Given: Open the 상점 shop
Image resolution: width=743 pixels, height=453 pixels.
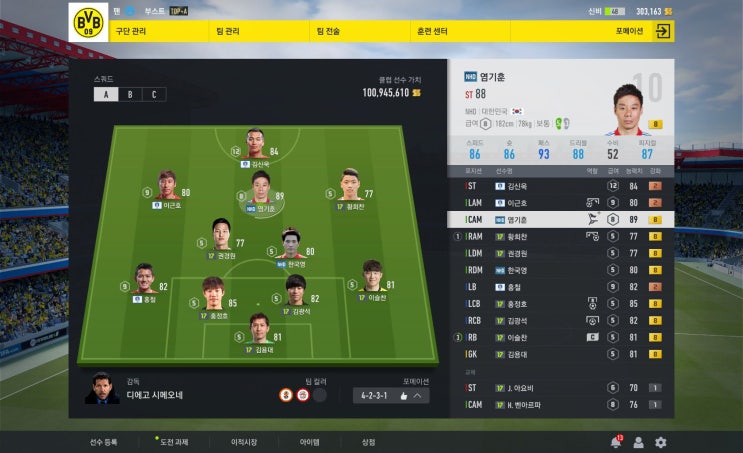Looking at the screenshot, I should 368,442.
